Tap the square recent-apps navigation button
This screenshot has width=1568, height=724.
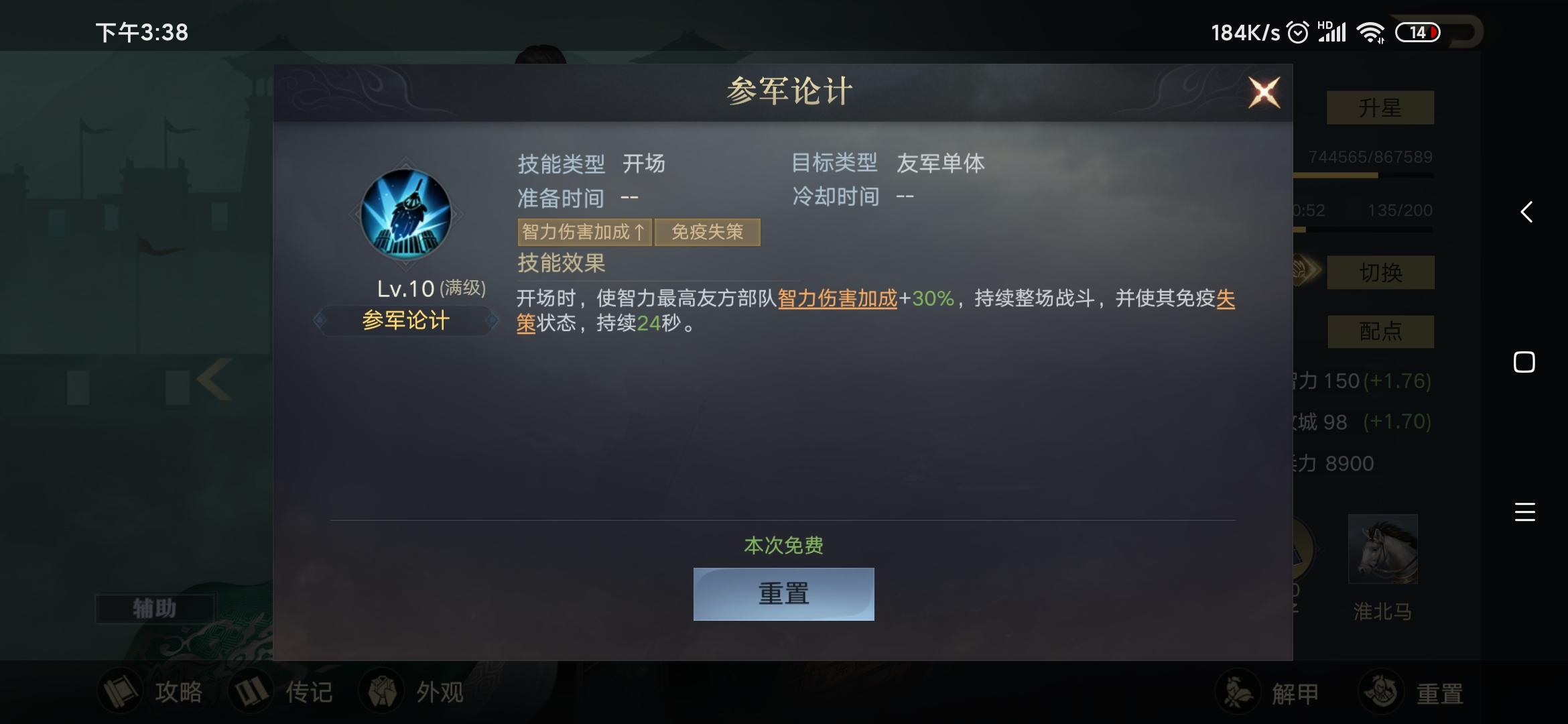pyautogui.click(x=1524, y=362)
